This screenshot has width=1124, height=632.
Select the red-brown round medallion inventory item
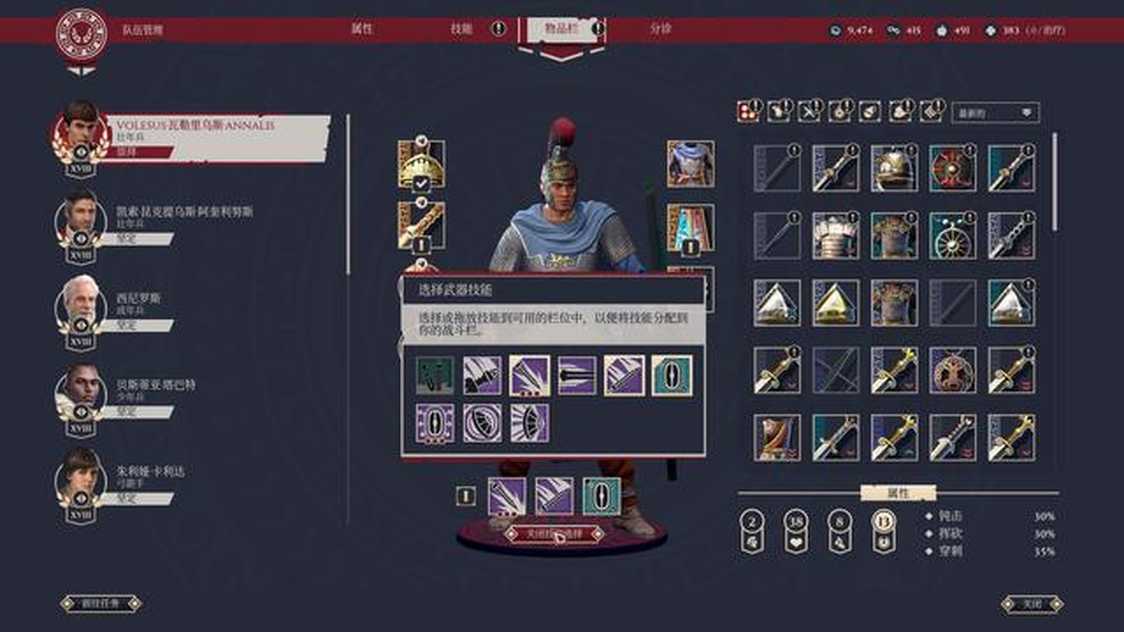pyautogui.click(x=952, y=370)
